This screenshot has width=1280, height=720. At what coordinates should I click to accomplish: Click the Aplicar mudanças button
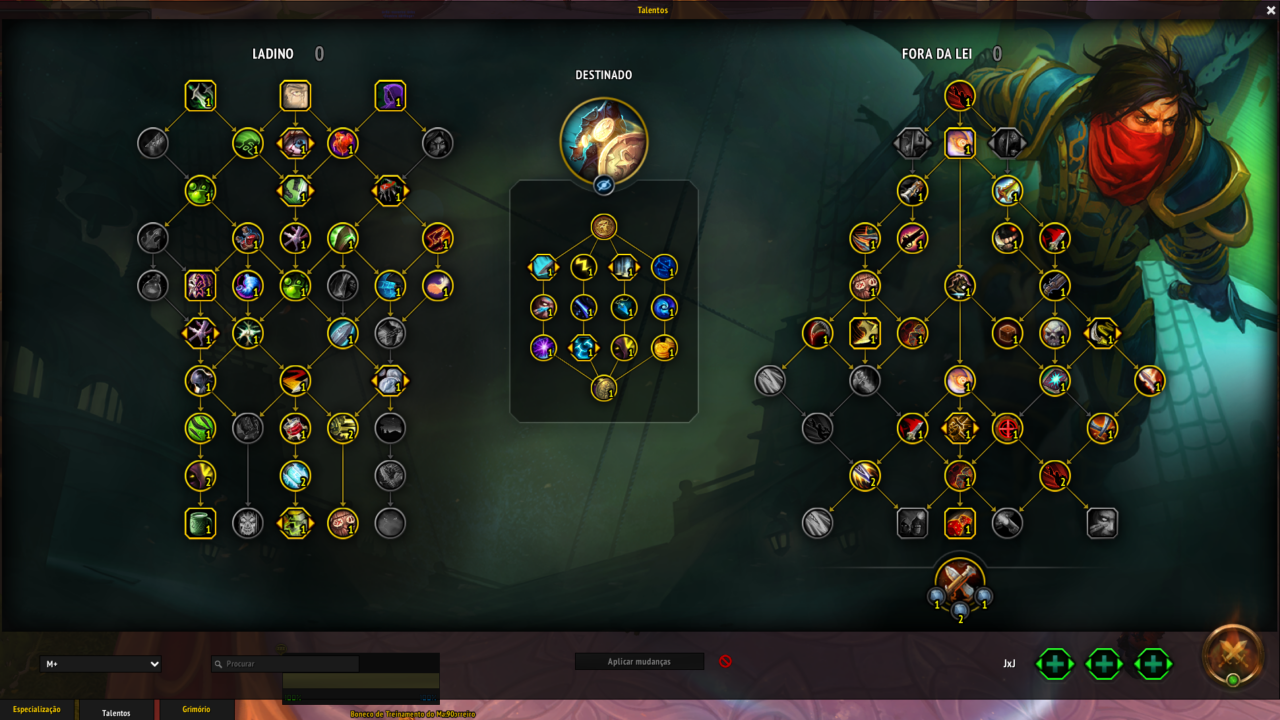(x=639, y=662)
